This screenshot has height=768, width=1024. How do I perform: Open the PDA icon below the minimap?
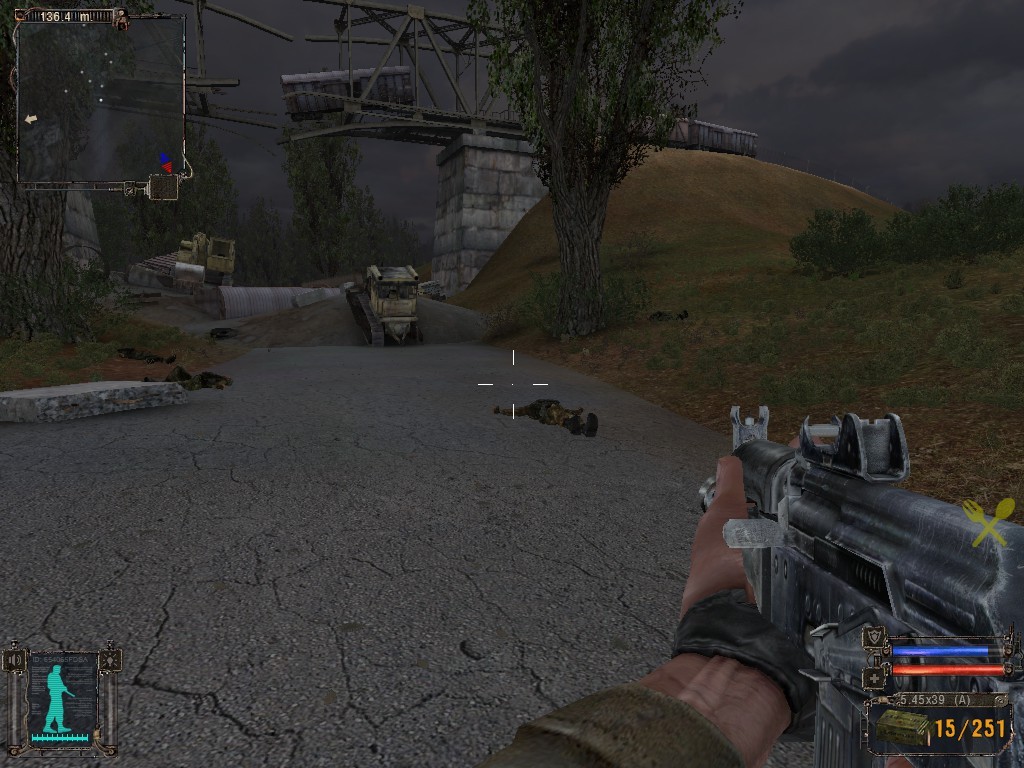[163, 187]
